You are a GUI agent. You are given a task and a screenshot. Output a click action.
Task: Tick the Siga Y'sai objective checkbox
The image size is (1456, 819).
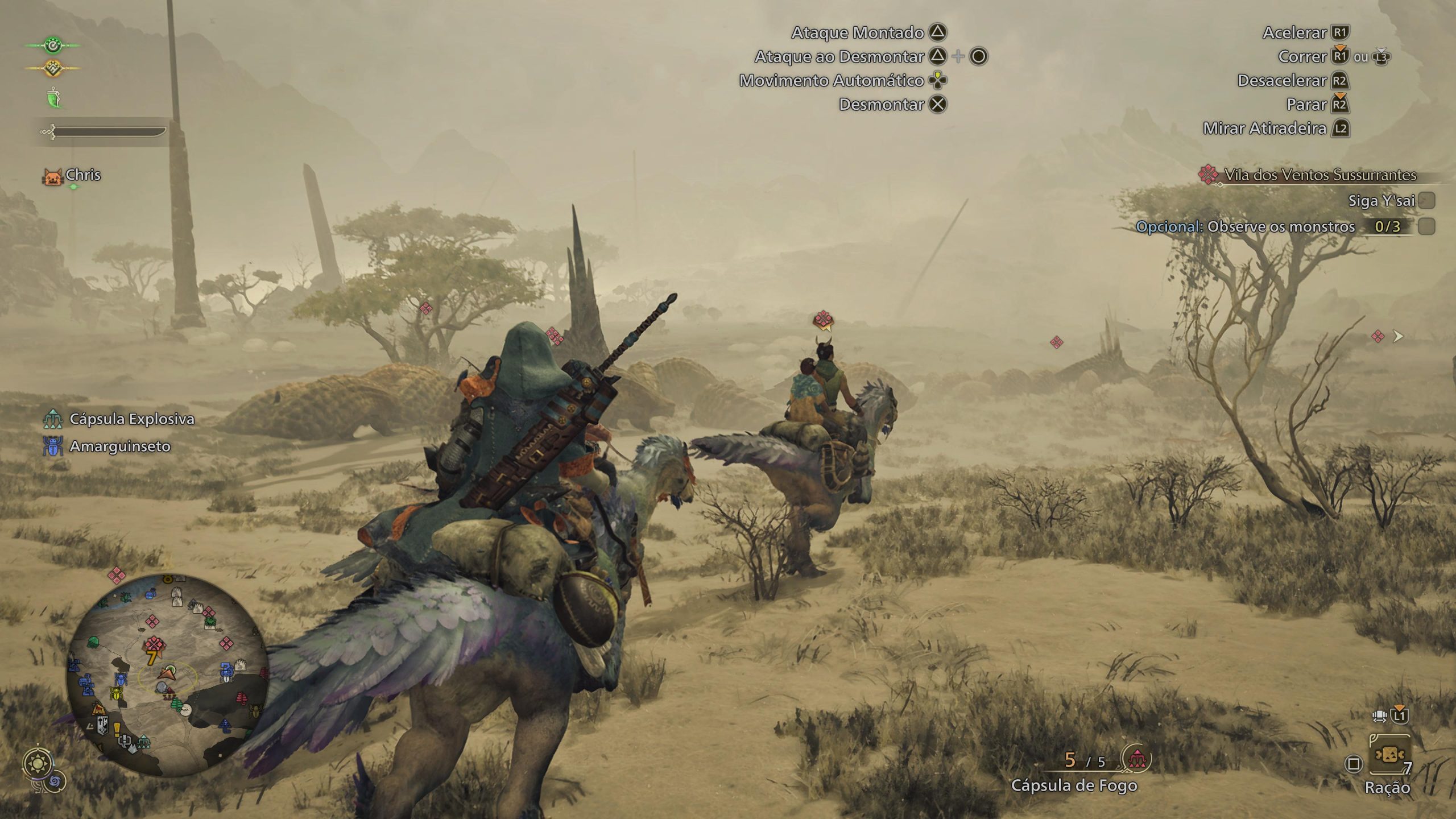coord(1426,200)
